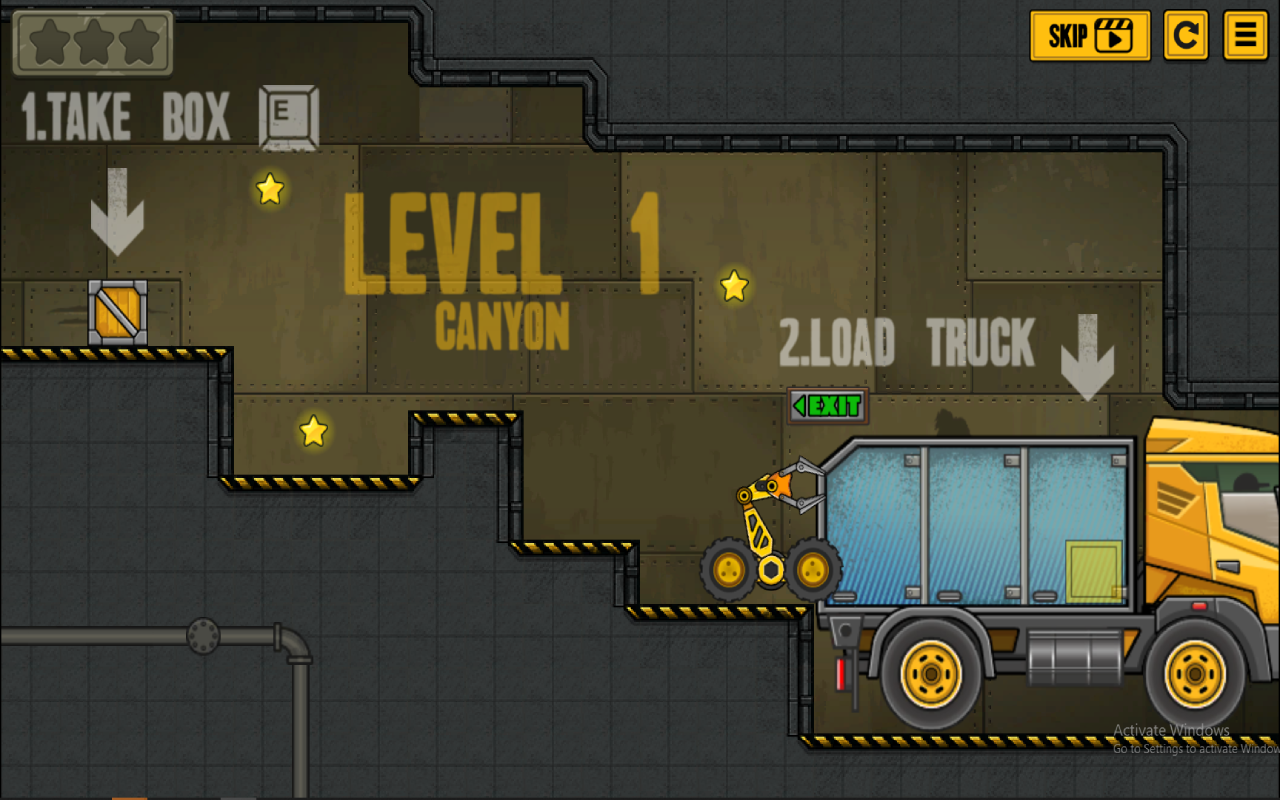
Task: Click the restart level icon
Action: [1185, 35]
